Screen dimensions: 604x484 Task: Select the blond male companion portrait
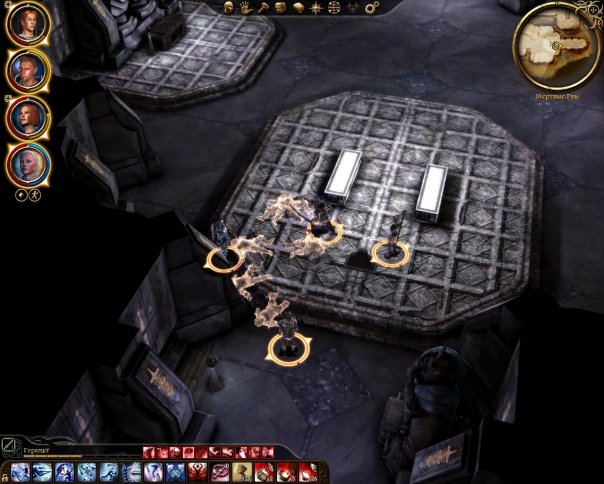pyautogui.click(x=28, y=70)
